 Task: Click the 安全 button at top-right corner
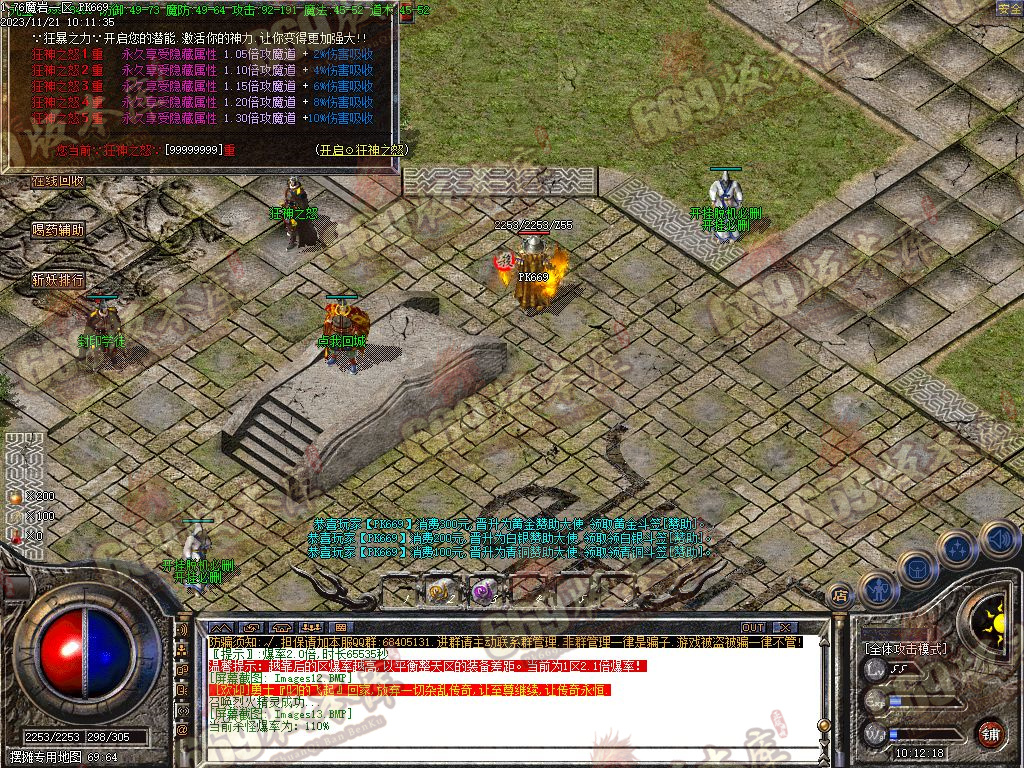[1009, 8]
